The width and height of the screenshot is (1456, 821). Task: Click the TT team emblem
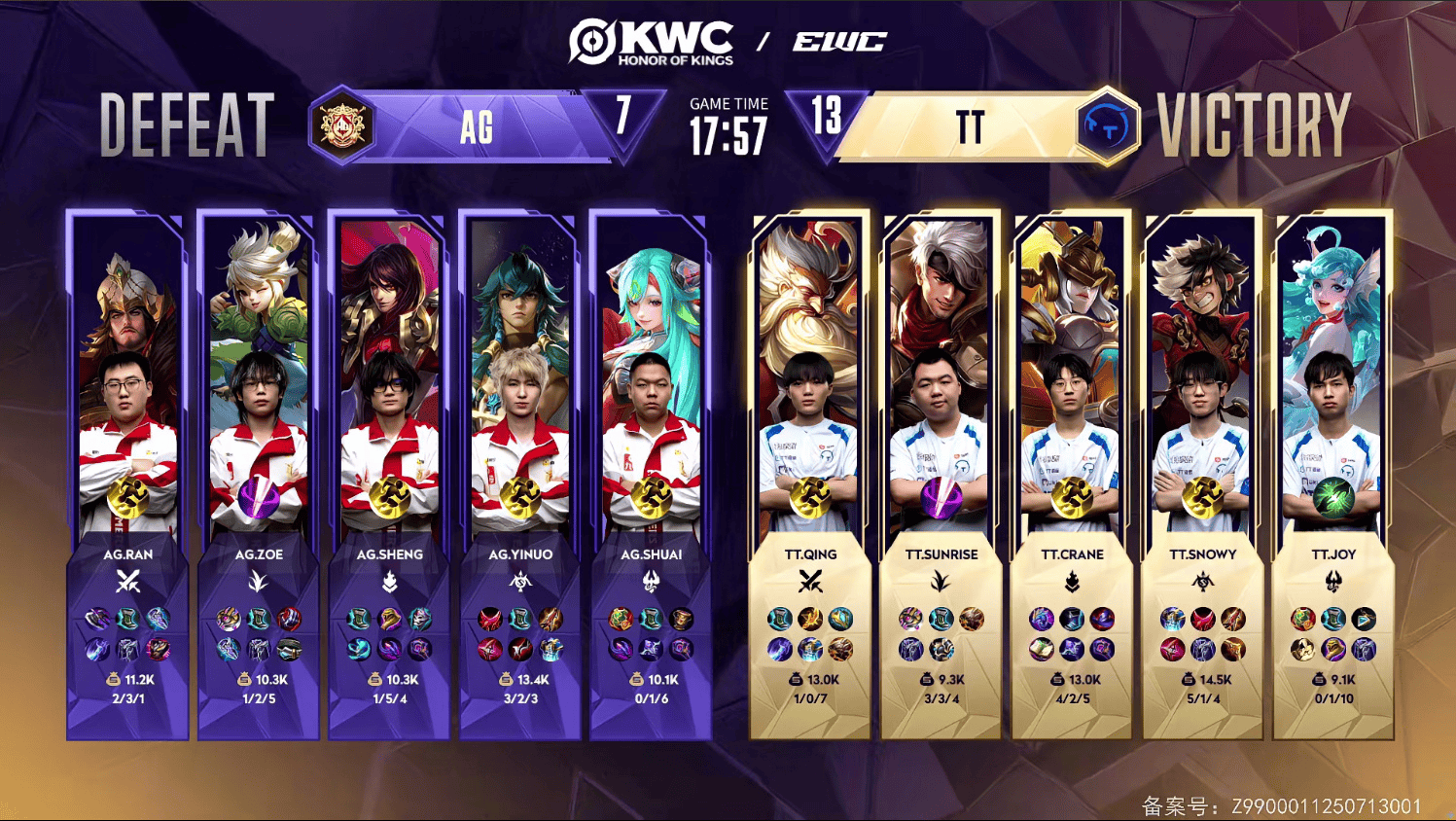[1108, 126]
